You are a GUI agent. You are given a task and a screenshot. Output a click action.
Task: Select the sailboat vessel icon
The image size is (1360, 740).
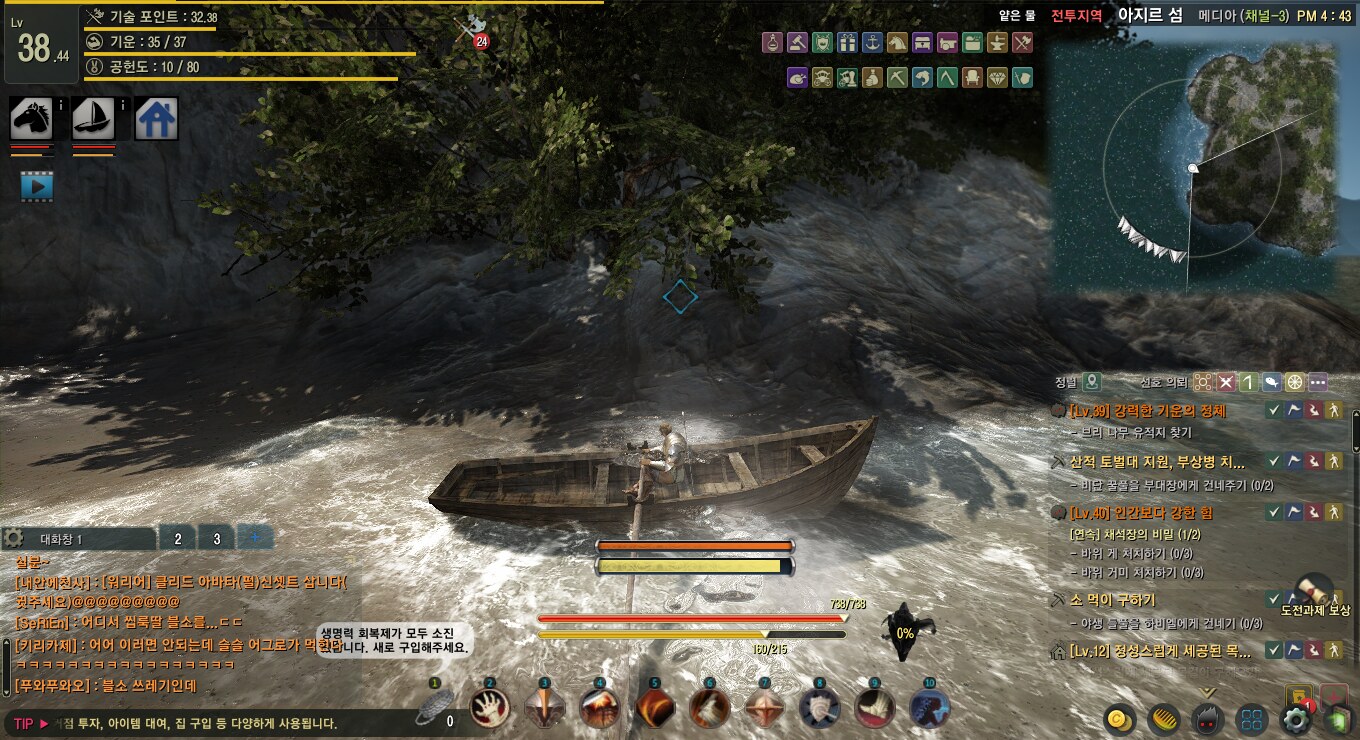coord(93,119)
